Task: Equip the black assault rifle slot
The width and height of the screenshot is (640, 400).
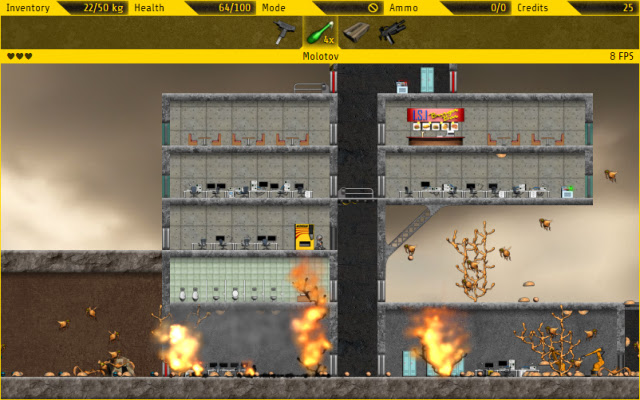Action: pyautogui.click(x=391, y=32)
